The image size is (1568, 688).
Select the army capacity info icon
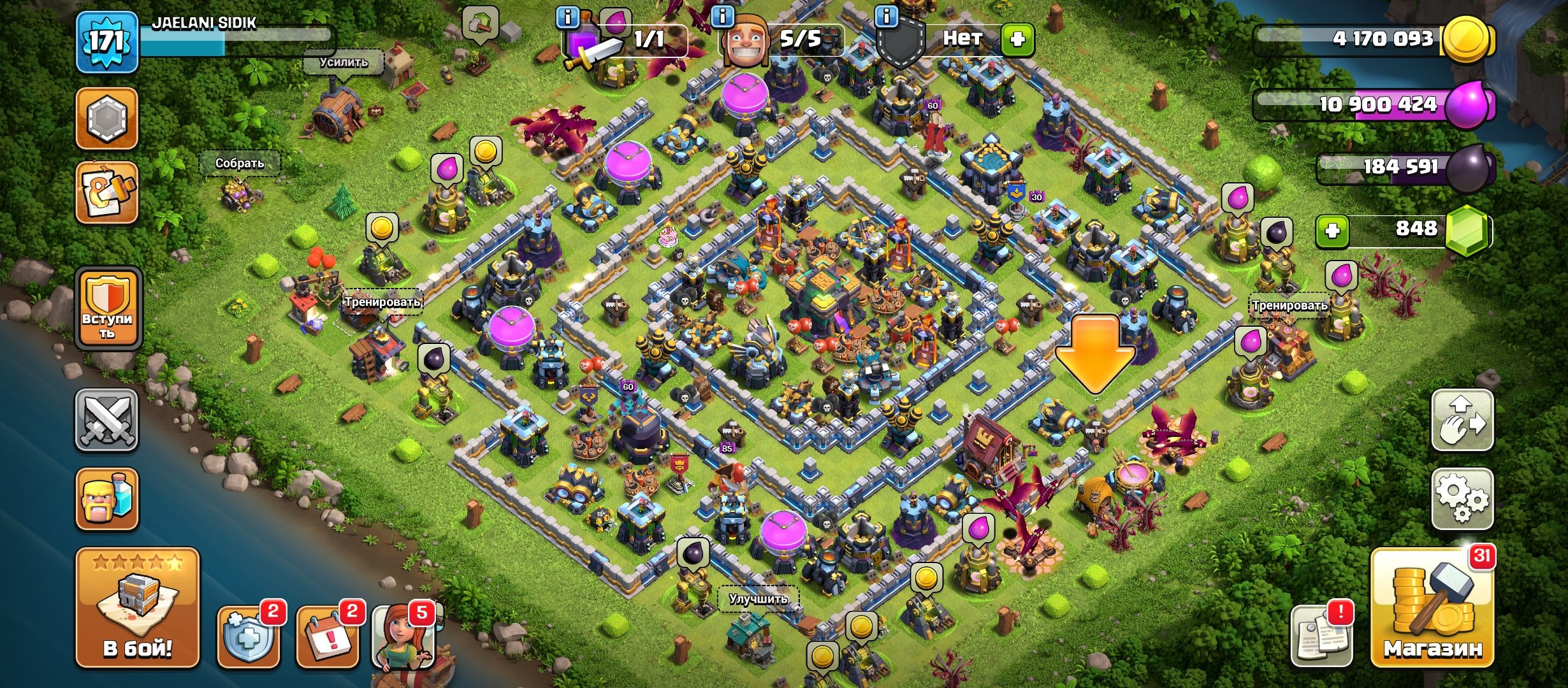tap(567, 18)
